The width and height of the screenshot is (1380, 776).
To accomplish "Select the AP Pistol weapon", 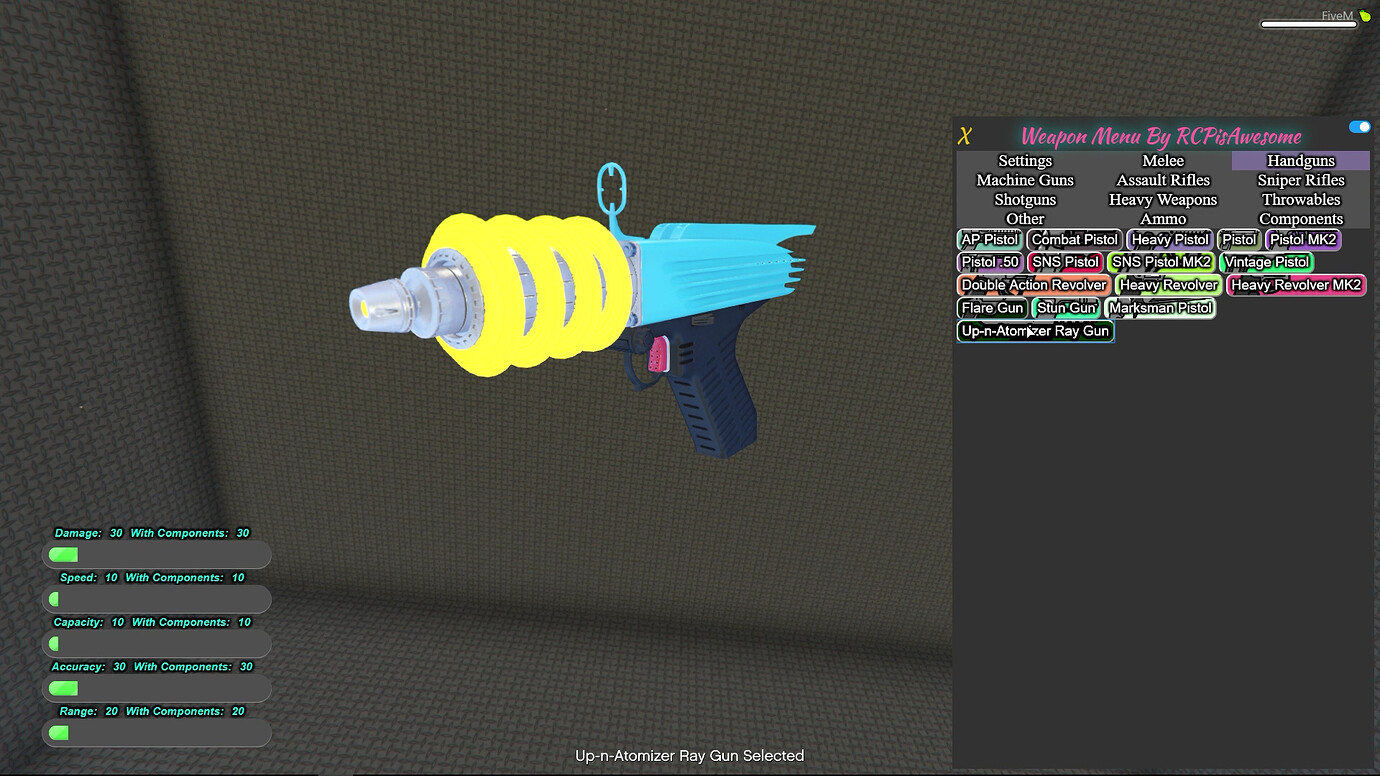I will 988,239.
